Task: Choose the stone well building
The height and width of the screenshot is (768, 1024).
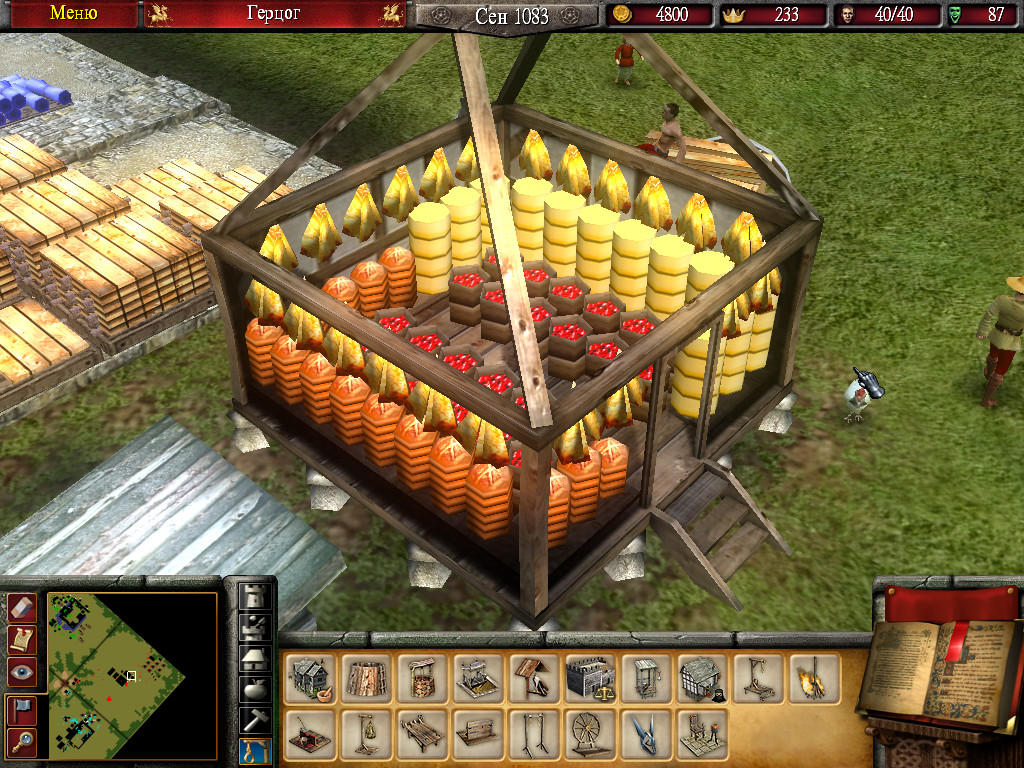Action: coord(423,678)
